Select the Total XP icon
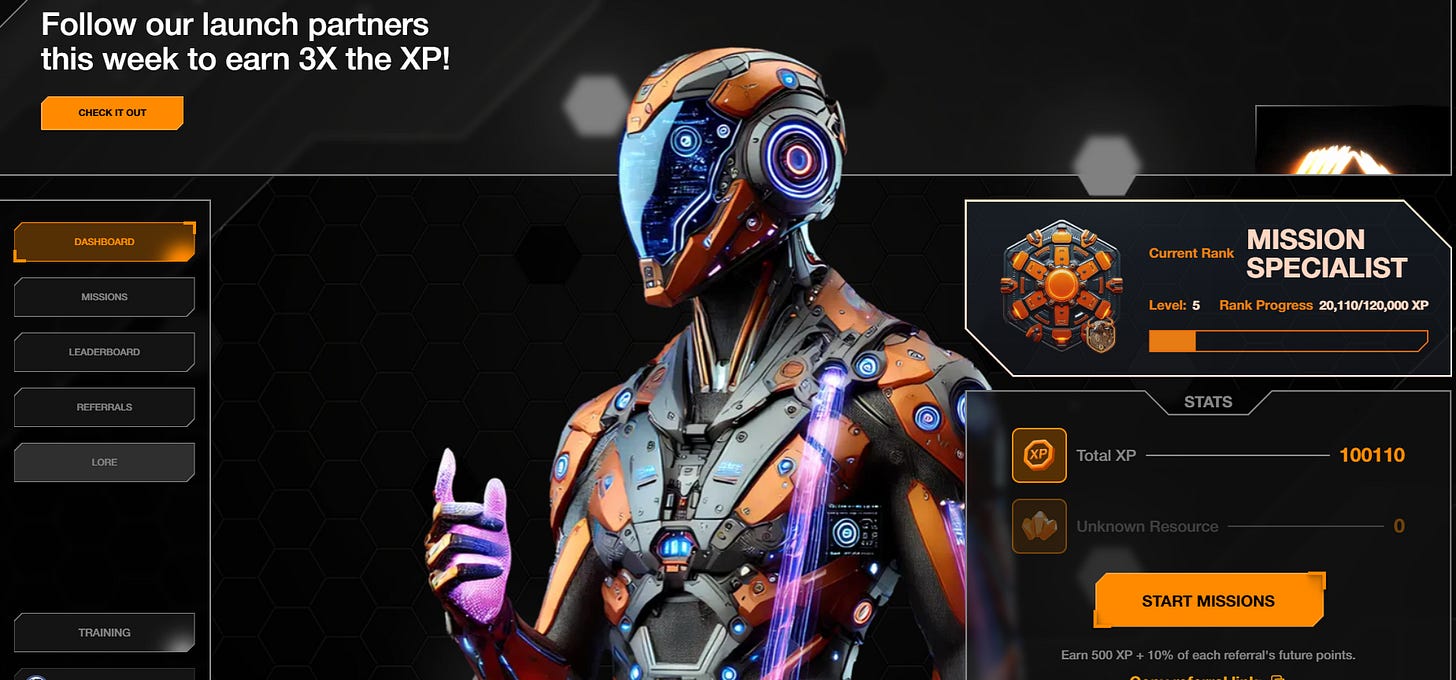Screen dimensions: 1456x680 click(1039, 455)
